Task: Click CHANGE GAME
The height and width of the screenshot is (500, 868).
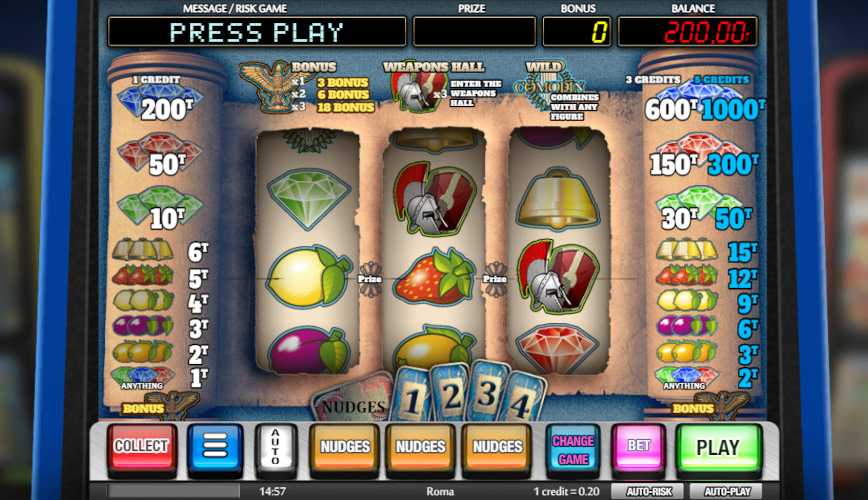Action: (573, 448)
